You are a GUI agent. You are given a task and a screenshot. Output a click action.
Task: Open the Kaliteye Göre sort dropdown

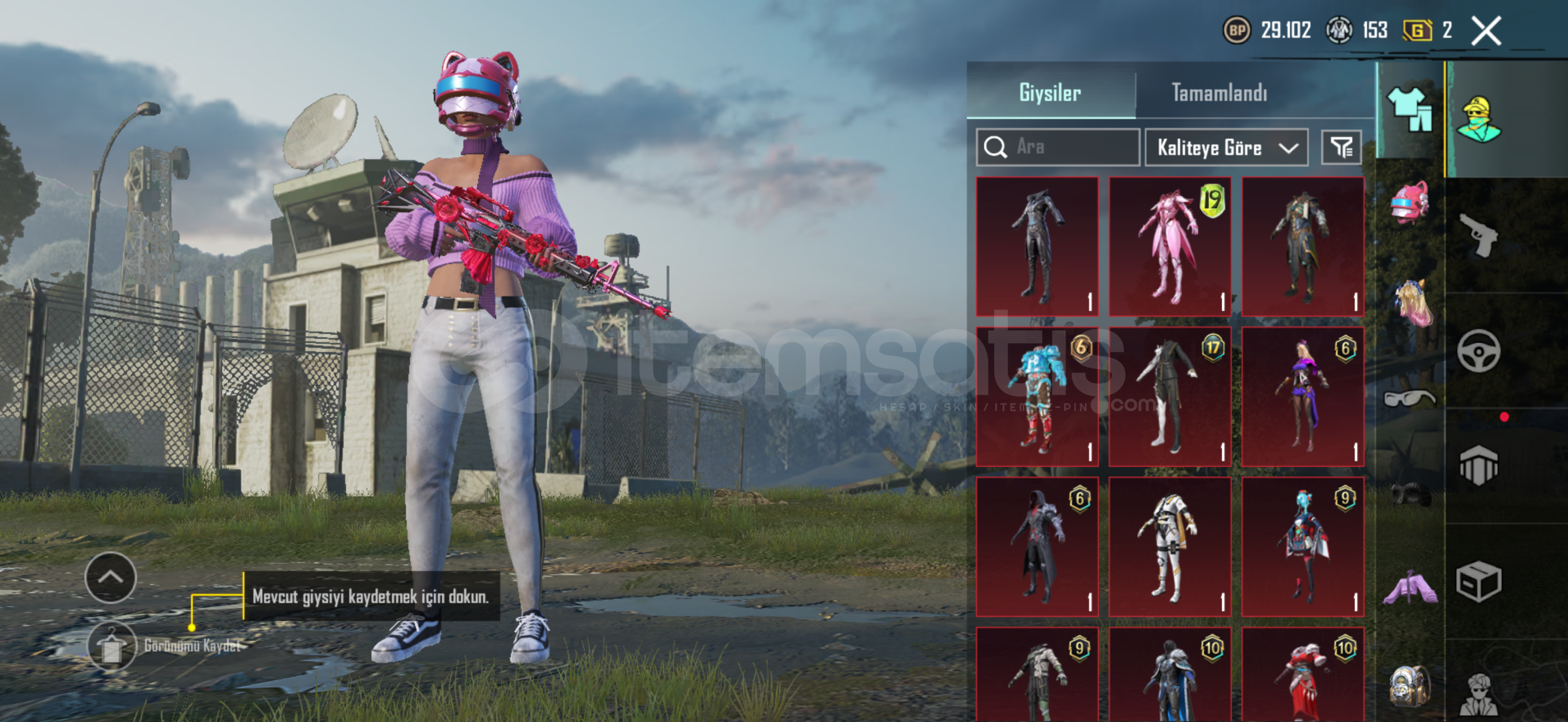pyautogui.click(x=1226, y=147)
